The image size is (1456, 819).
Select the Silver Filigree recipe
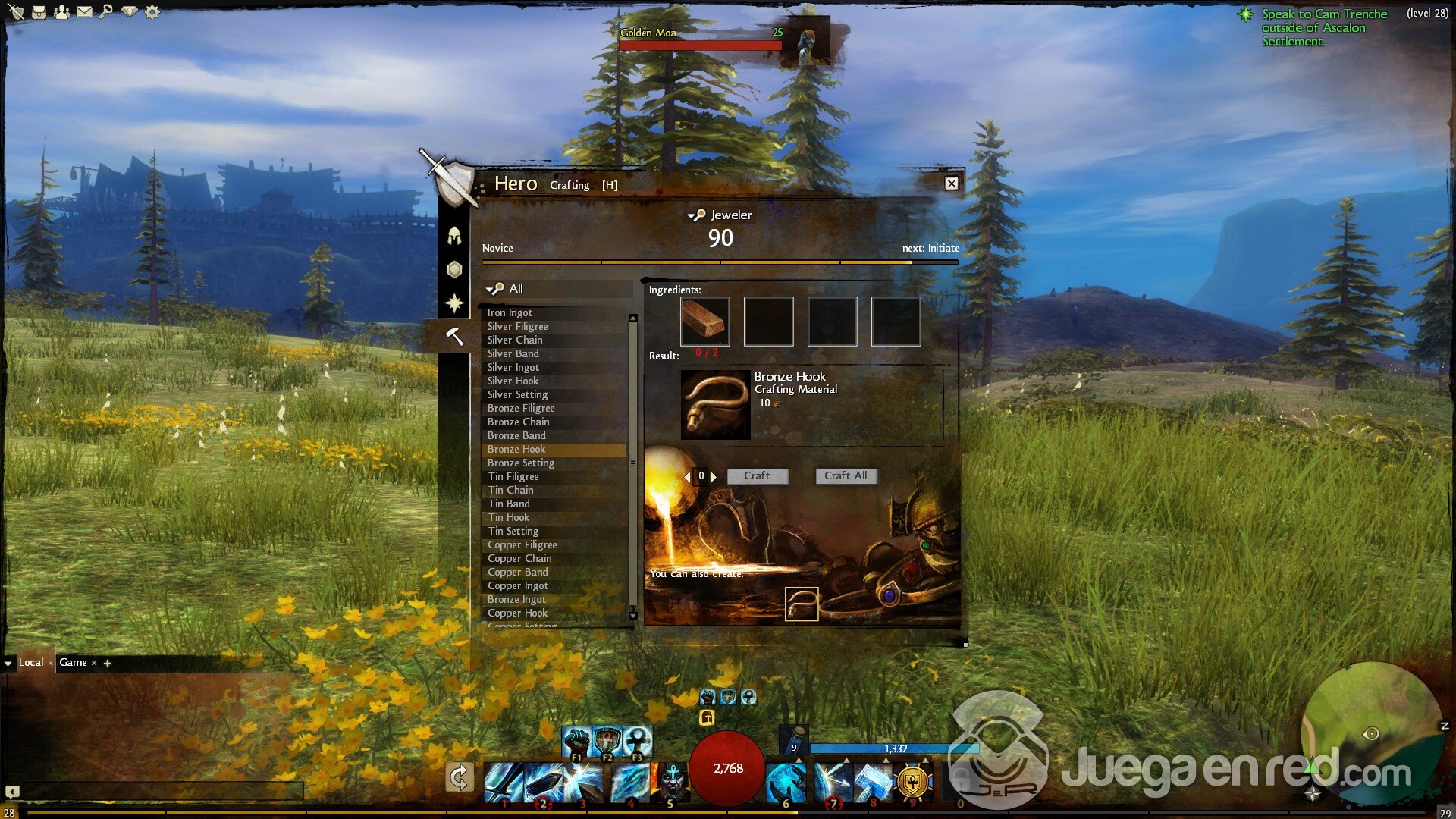[517, 326]
